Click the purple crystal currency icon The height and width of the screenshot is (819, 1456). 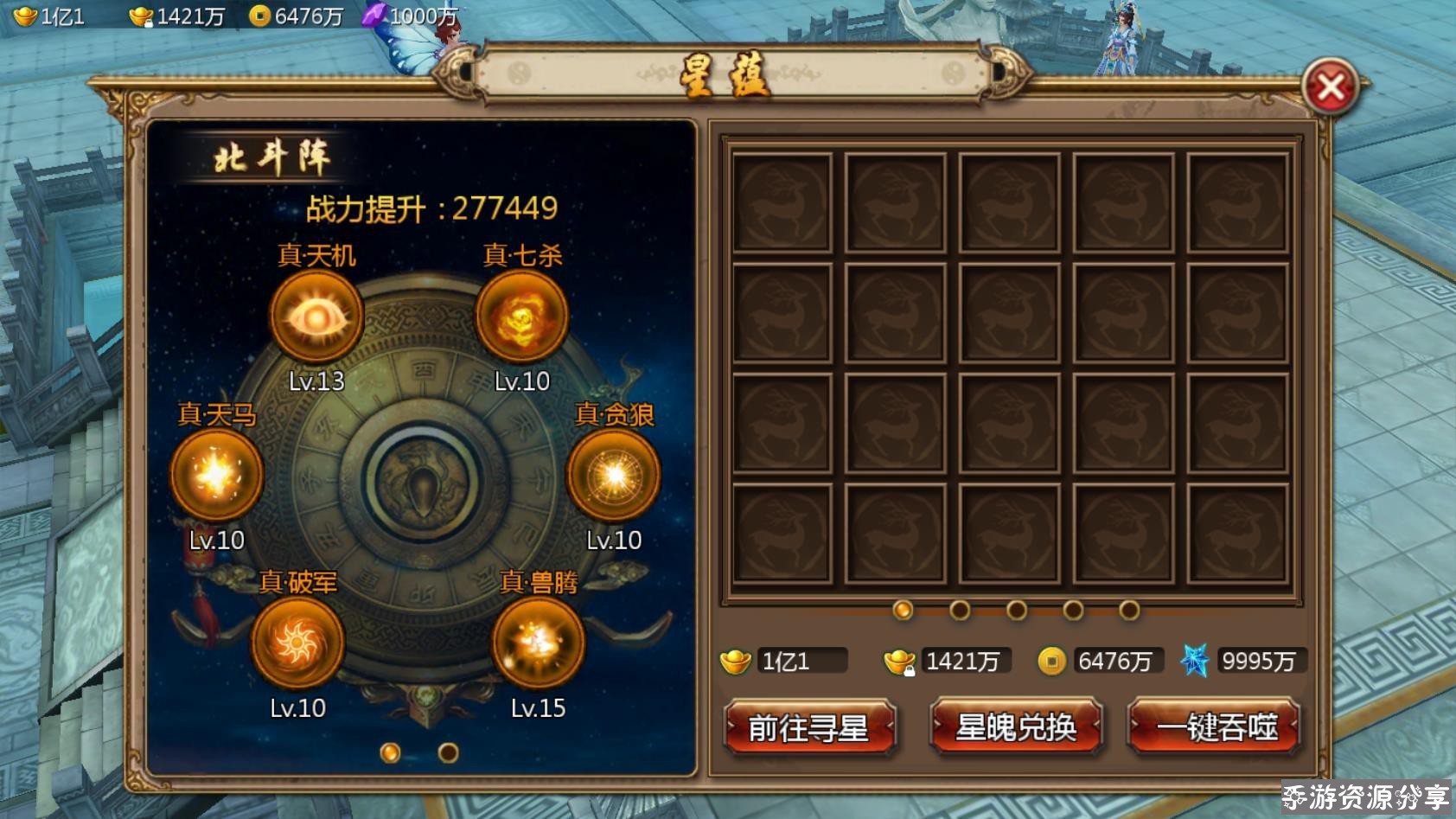[373, 14]
